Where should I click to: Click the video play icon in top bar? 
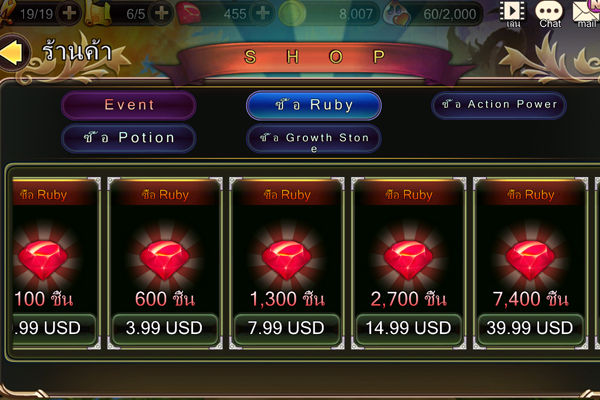[513, 12]
